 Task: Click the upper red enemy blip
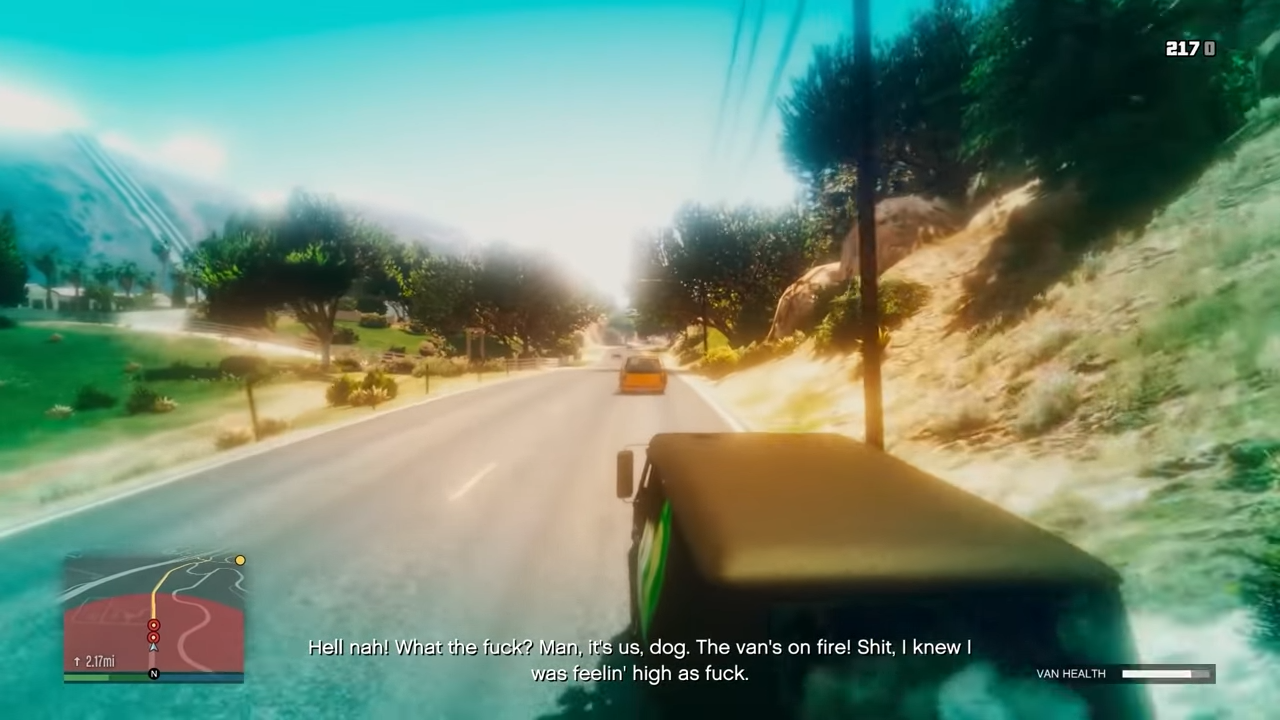point(154,625)
